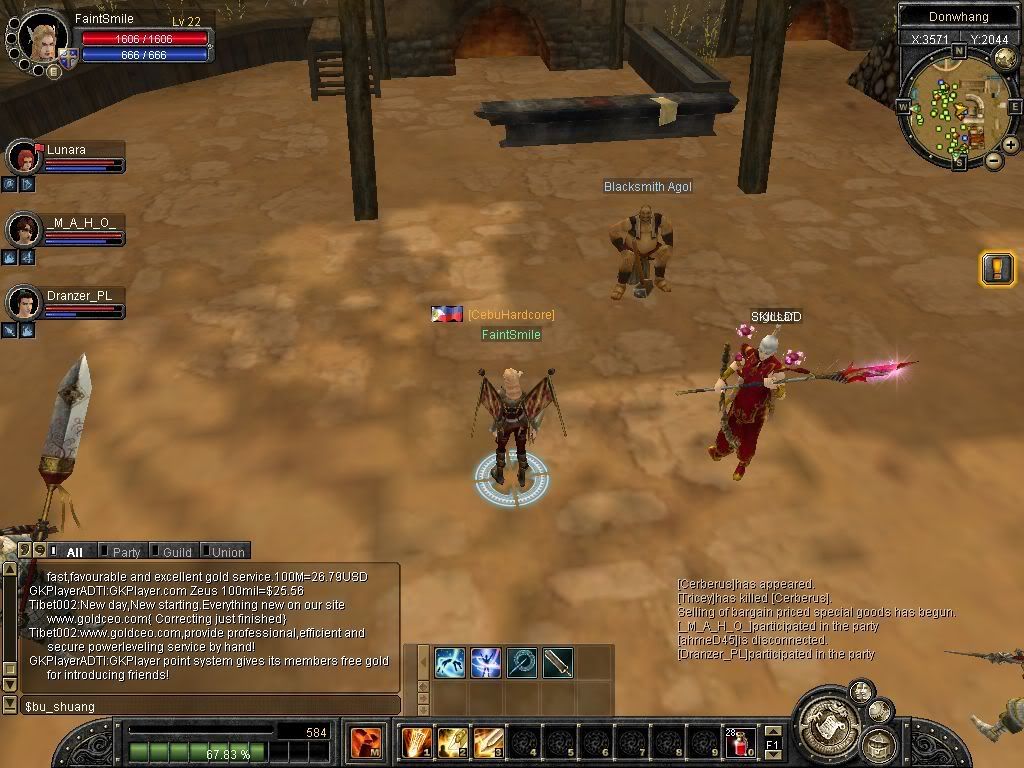Image resolution: width=1024 pixels, height=768 pixels.
Task: Use hotbar skill in slot 1
Action: pos(416,743)
